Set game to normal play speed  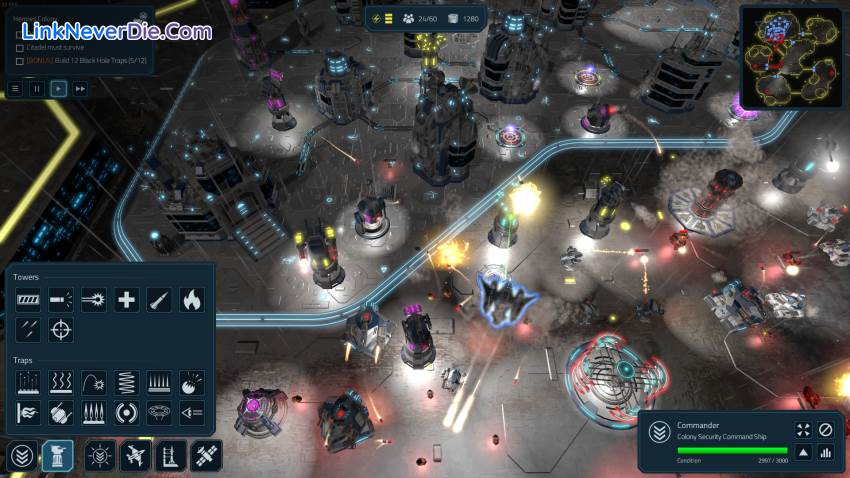[x=59, y=89]
